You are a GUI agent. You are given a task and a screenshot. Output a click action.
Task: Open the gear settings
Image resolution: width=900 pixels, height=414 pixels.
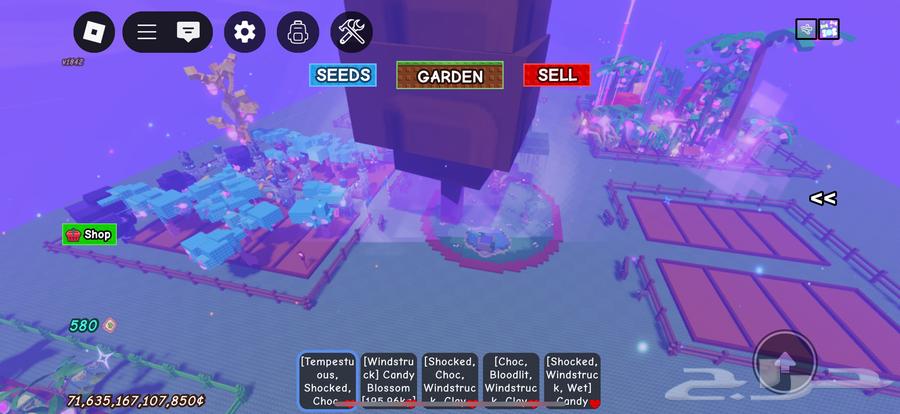(245, 32)
